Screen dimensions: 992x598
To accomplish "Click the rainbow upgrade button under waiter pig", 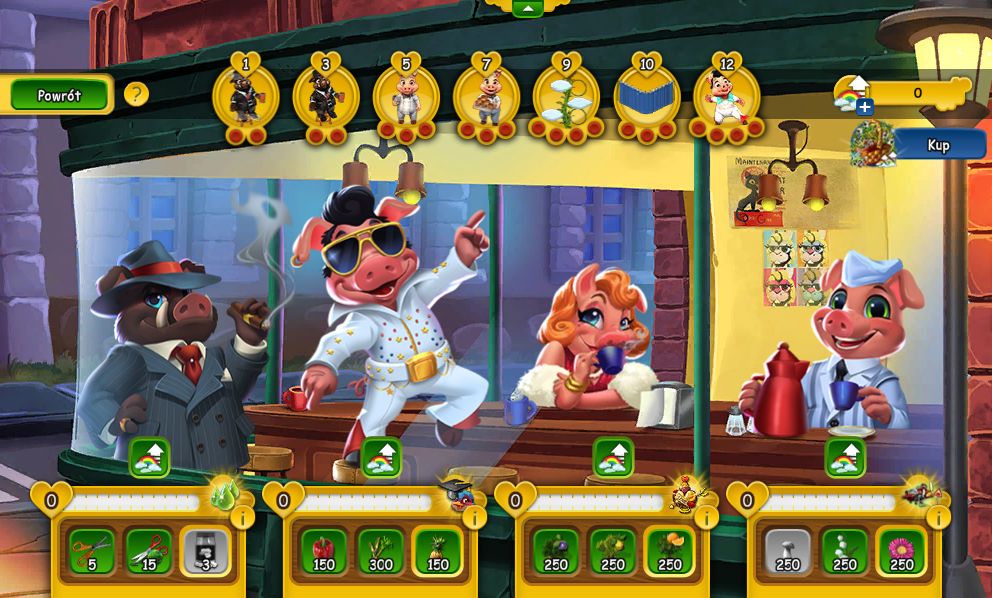I will point(845,457).
